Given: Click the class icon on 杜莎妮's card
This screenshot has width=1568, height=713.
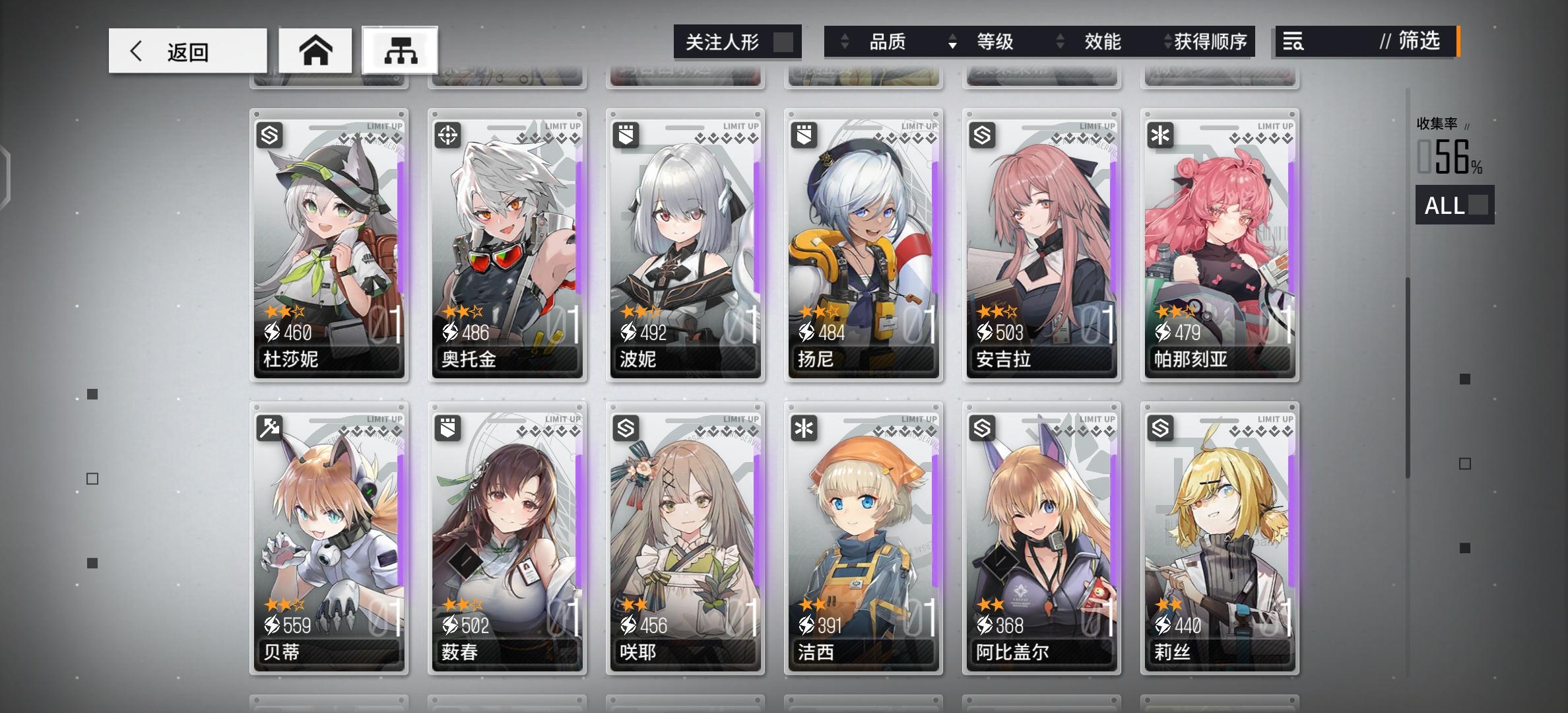Looking at the screenshot, I should click(x=268, y=135).
